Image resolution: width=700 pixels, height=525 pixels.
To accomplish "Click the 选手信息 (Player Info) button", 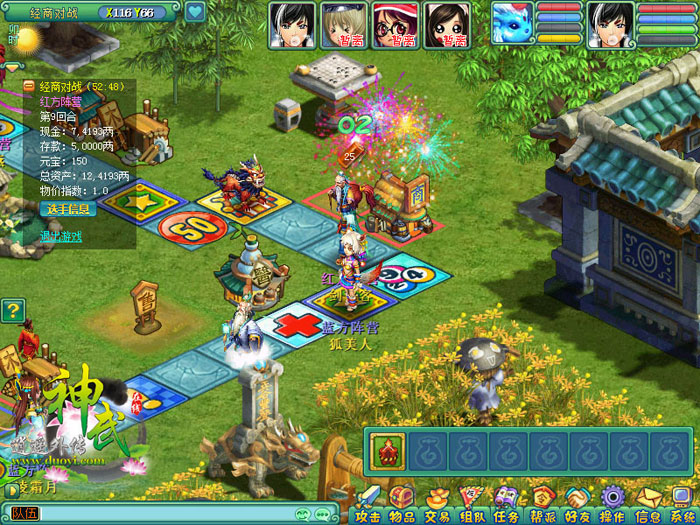I will [67, 209].
